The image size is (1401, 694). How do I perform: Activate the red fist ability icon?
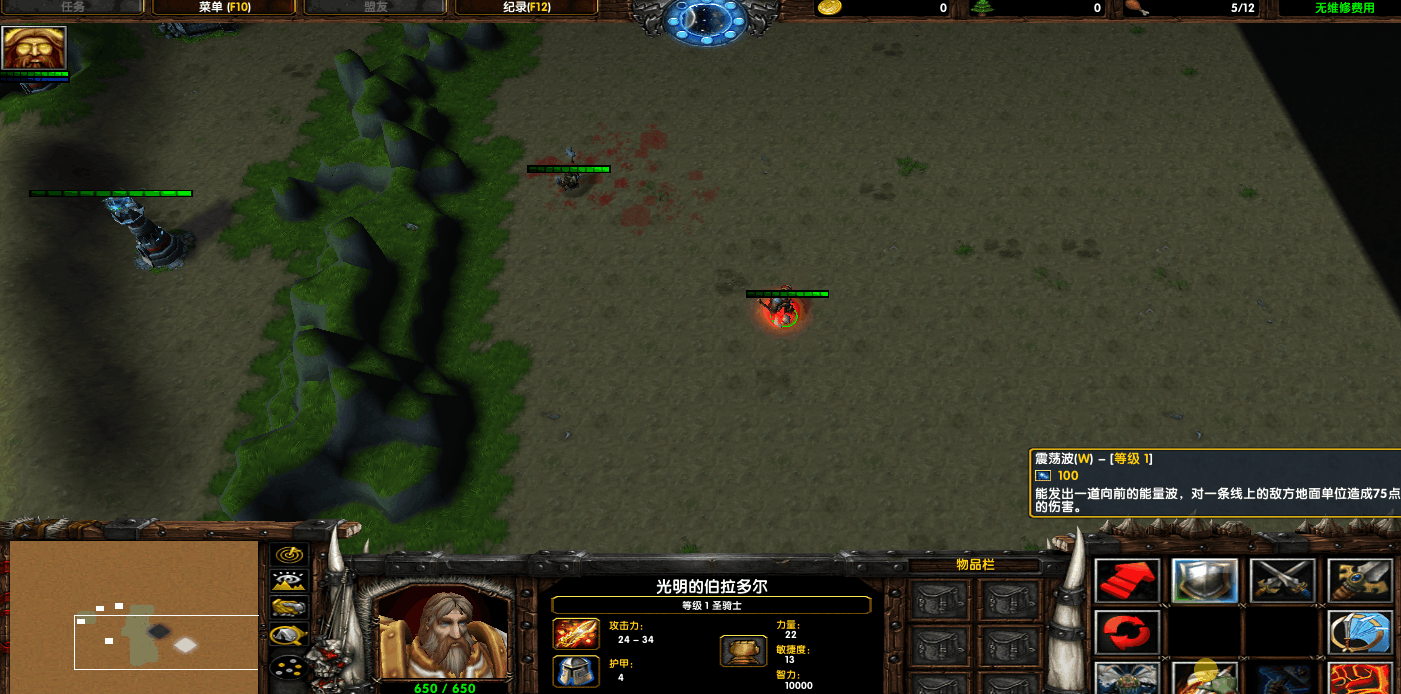pos(1360,678)
